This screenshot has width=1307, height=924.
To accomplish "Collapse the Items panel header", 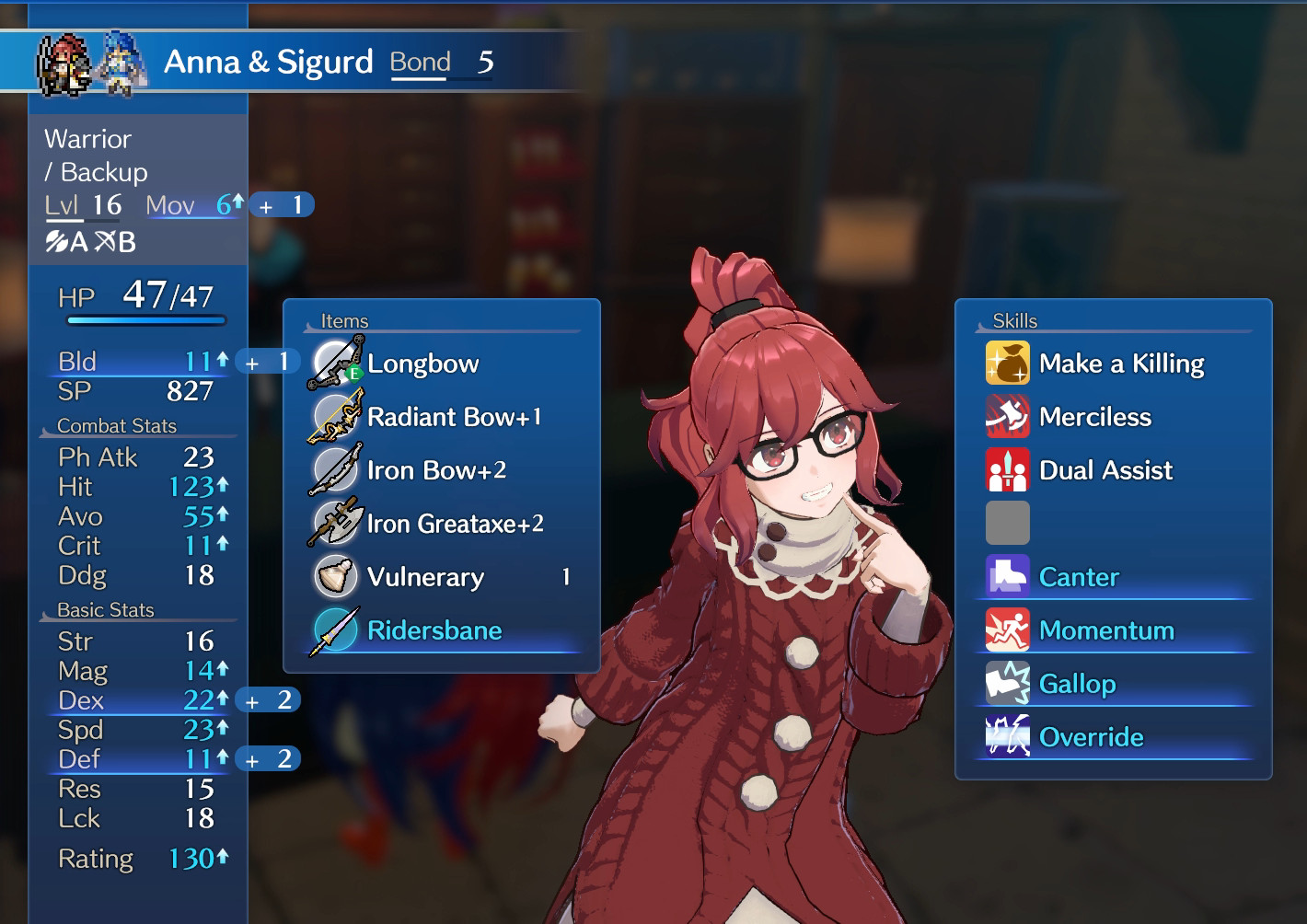I will tap(345, 320).
